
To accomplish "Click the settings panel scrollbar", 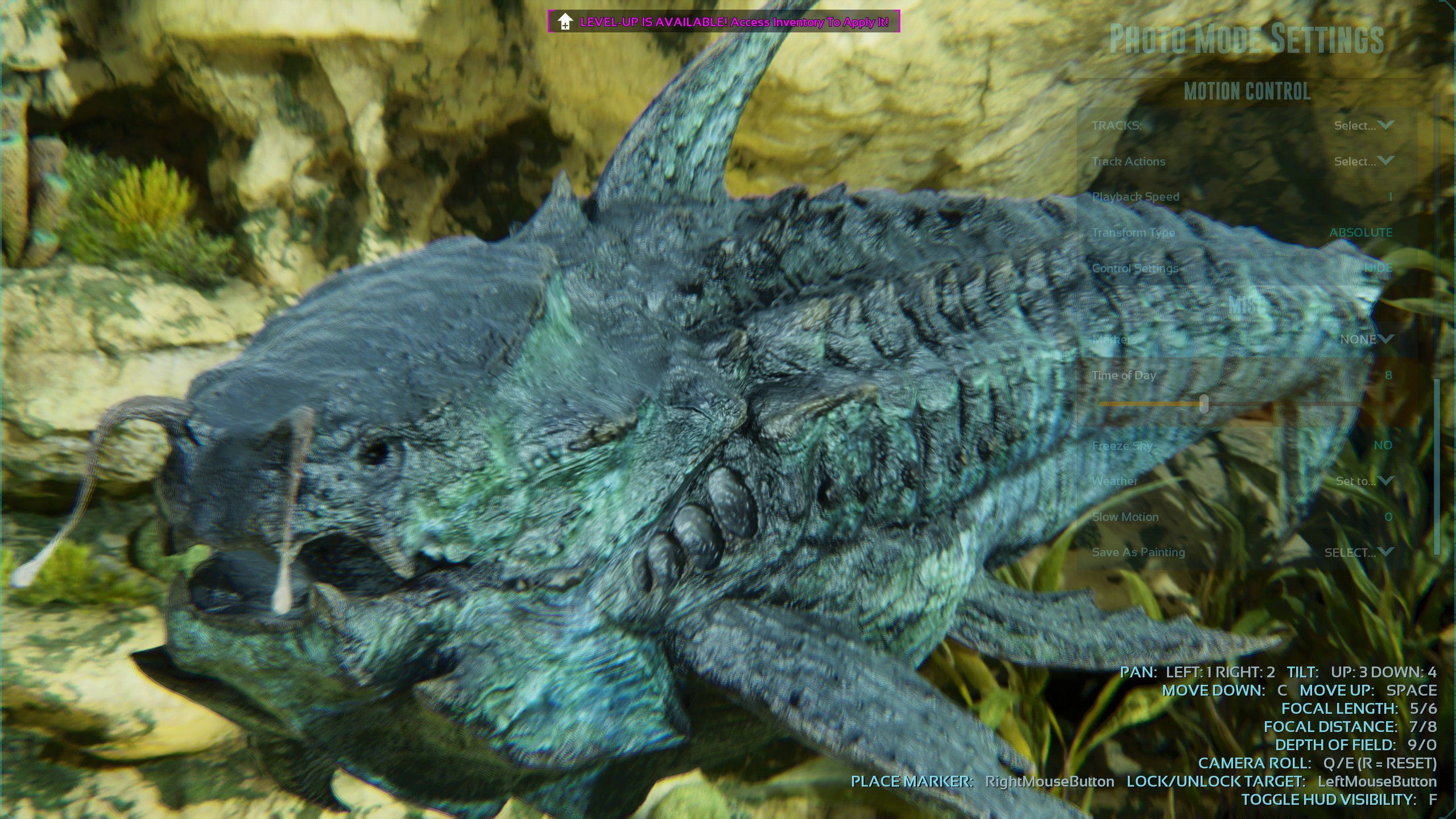I will click(1437, 466).
